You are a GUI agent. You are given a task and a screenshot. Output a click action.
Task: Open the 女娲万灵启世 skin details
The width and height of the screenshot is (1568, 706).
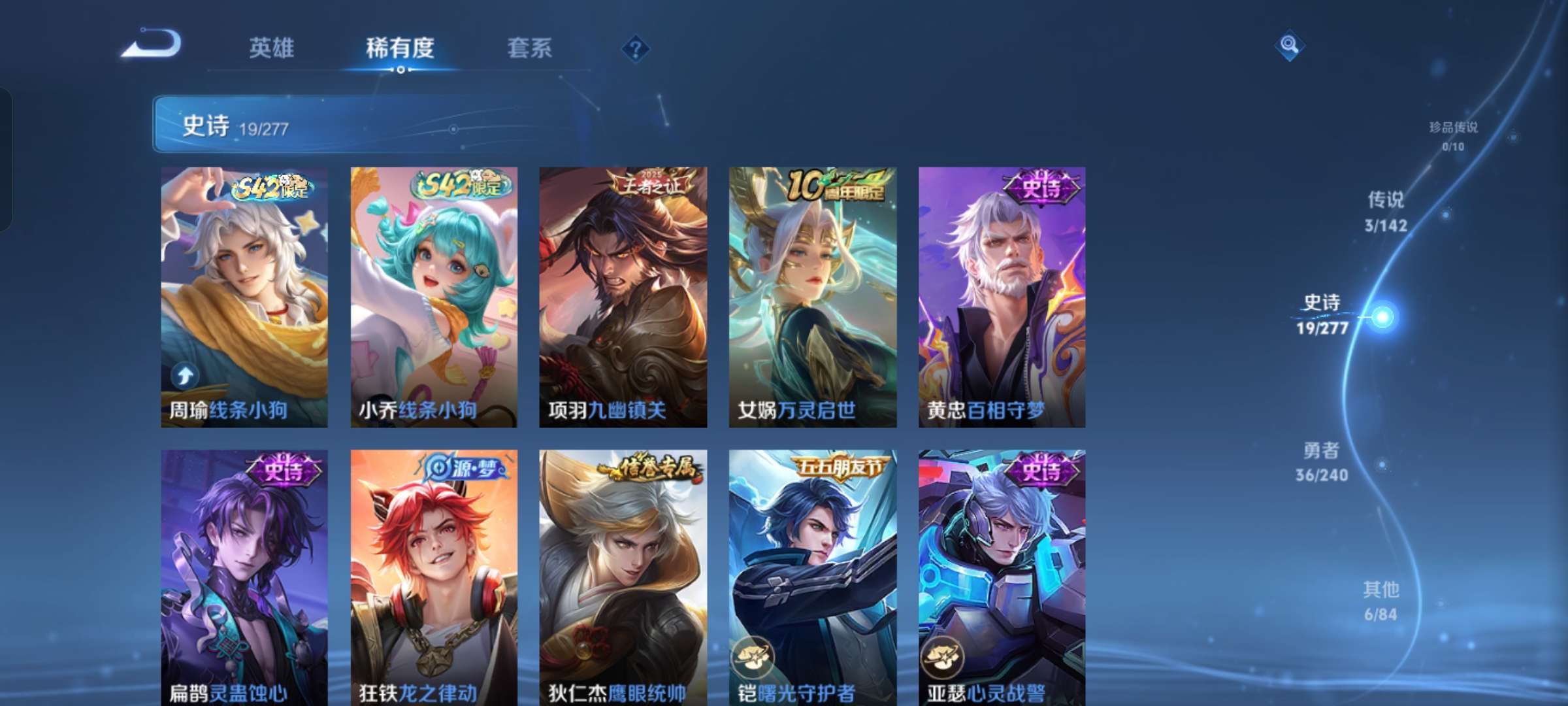(x=811, y=294)
